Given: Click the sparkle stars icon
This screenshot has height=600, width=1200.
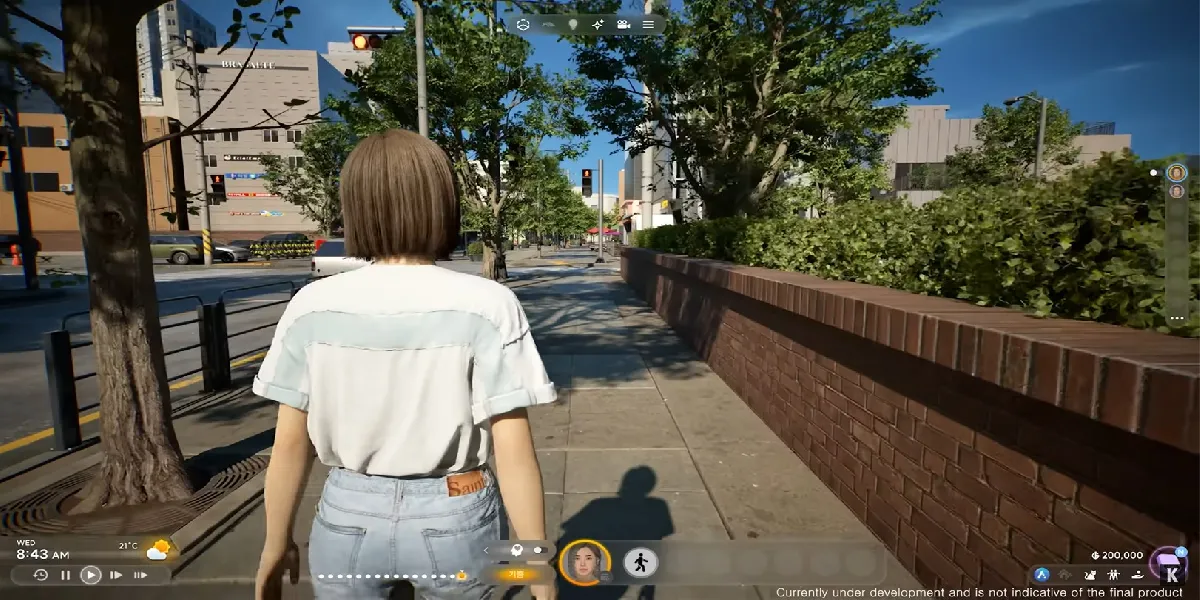Looking at the screenshot, I should (x=598, y=24).
